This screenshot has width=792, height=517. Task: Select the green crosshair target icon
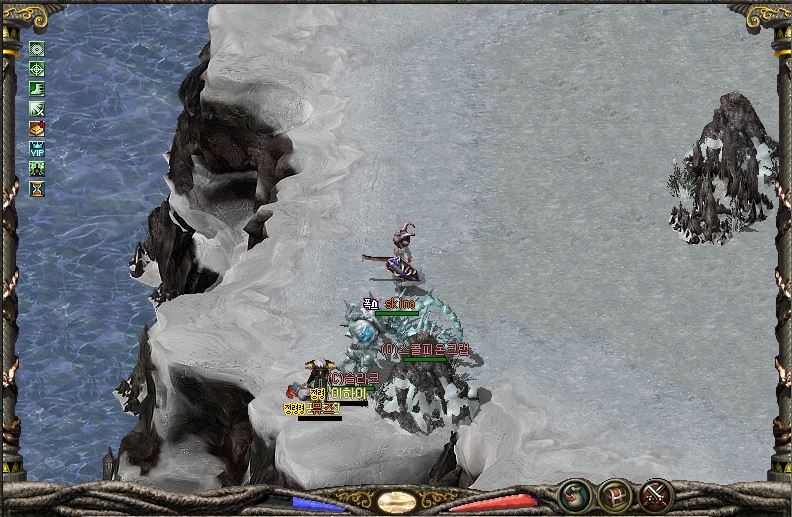(x=37, y=69)
